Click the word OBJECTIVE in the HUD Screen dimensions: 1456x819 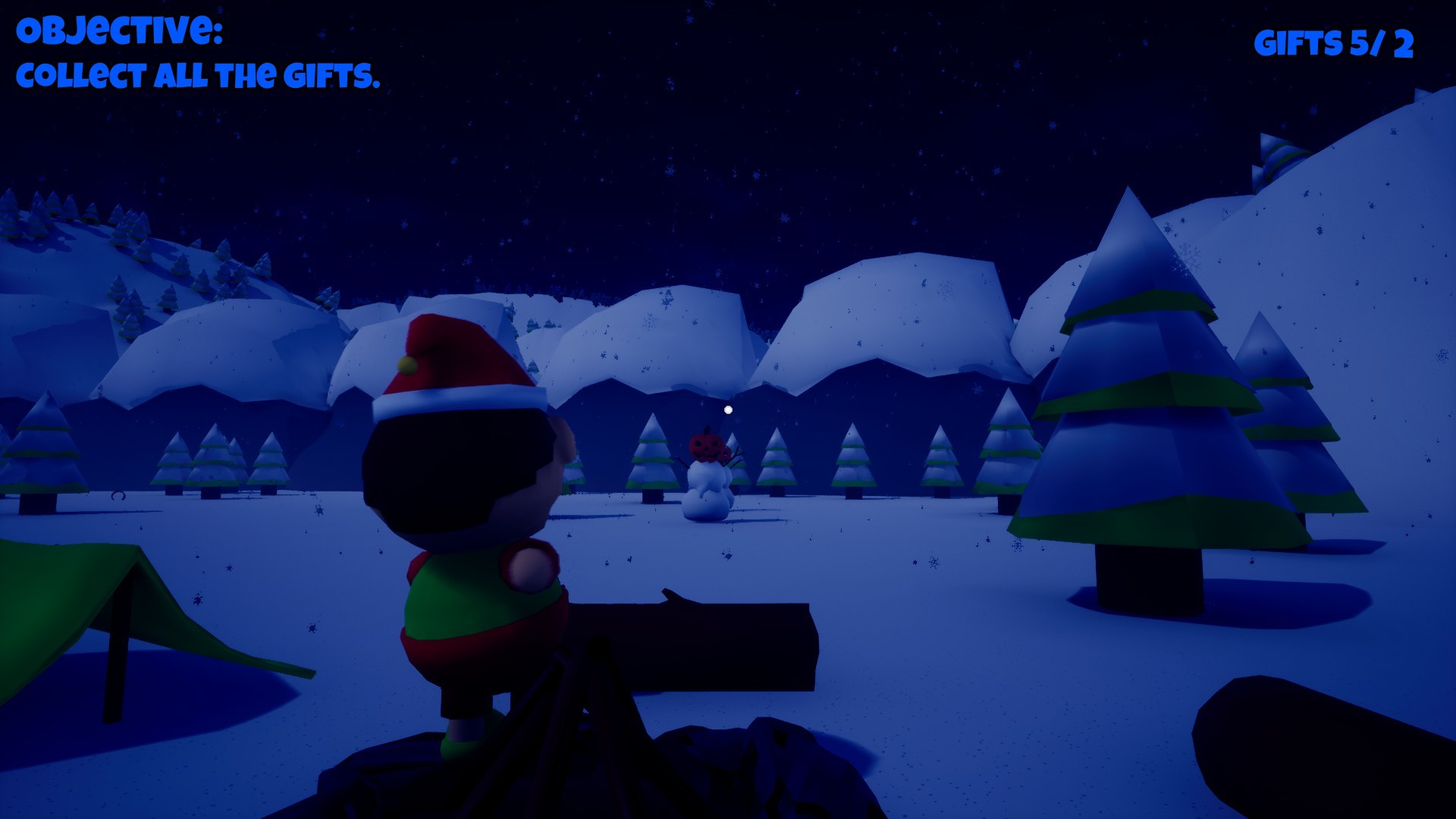118,28
